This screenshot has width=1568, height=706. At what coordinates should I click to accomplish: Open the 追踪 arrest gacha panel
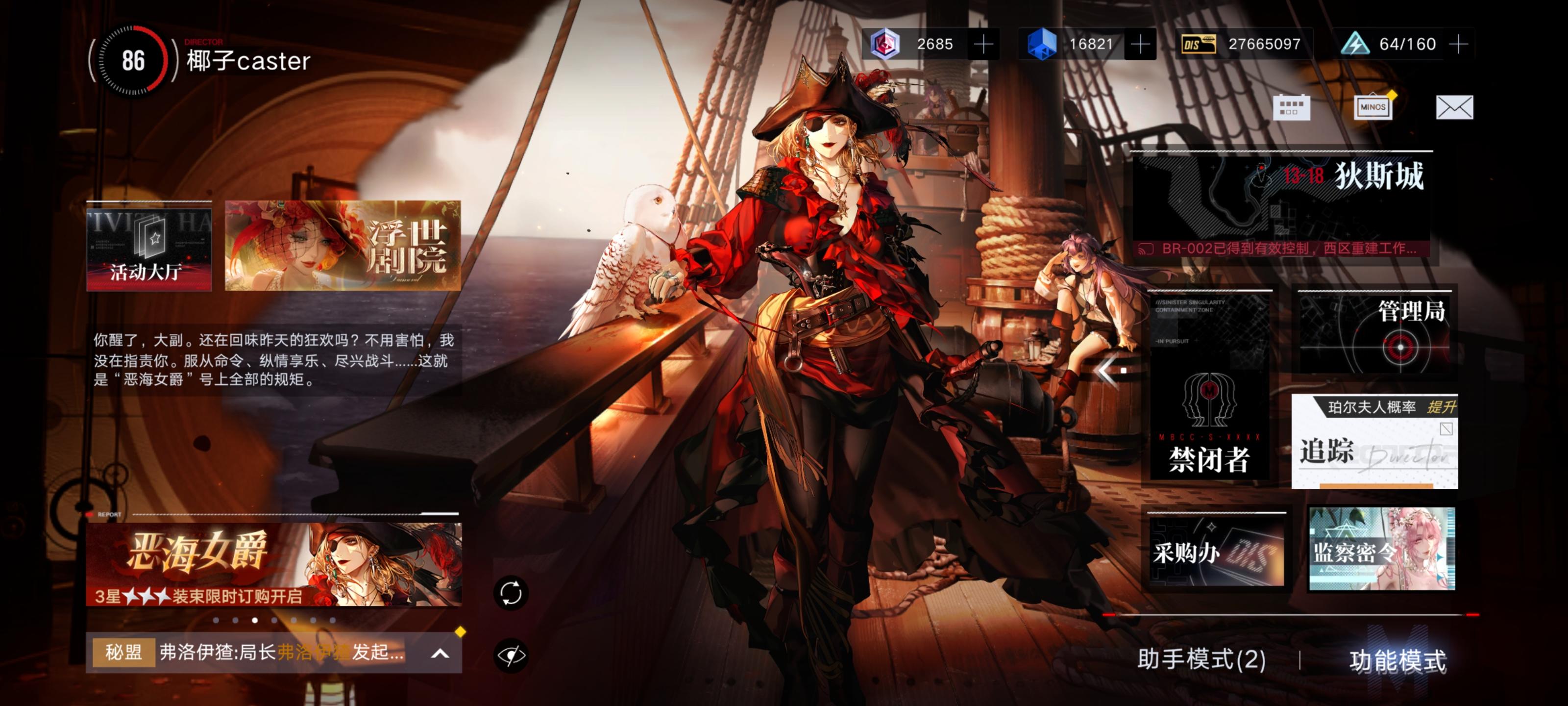(1374, 442)
